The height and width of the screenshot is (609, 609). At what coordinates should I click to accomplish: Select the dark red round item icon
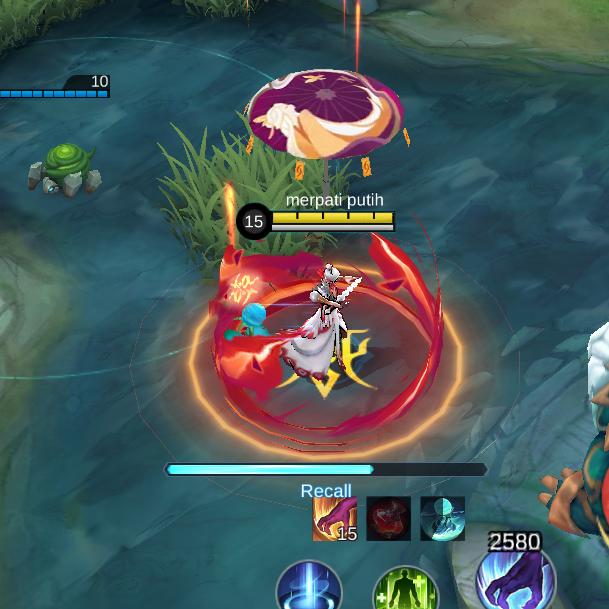(388, 518)
